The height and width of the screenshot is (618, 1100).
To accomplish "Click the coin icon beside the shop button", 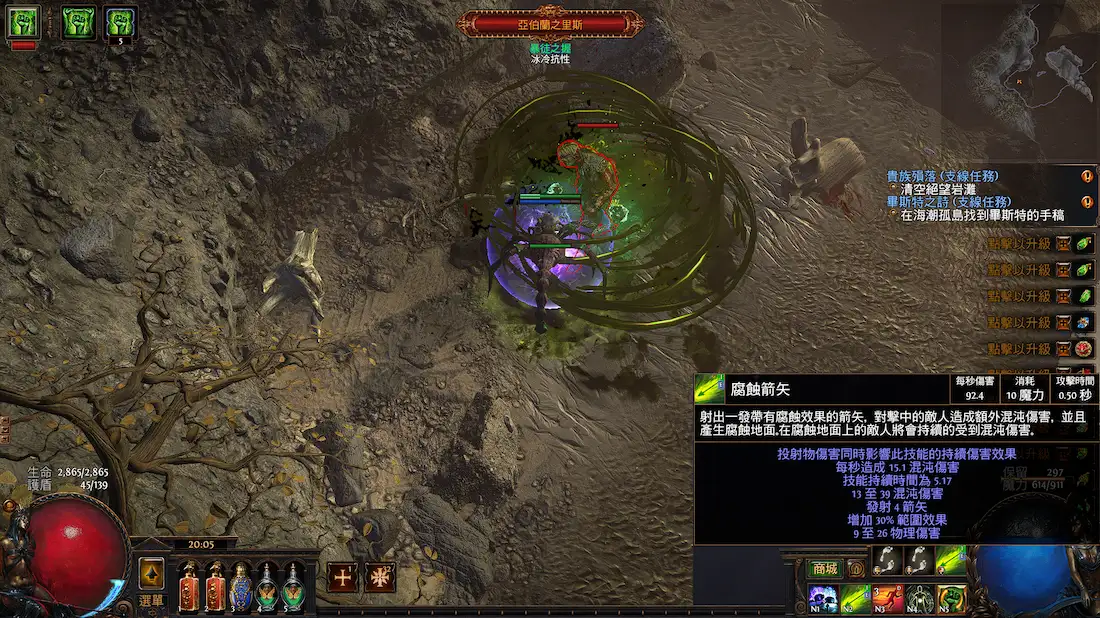I will coord(856,569).
